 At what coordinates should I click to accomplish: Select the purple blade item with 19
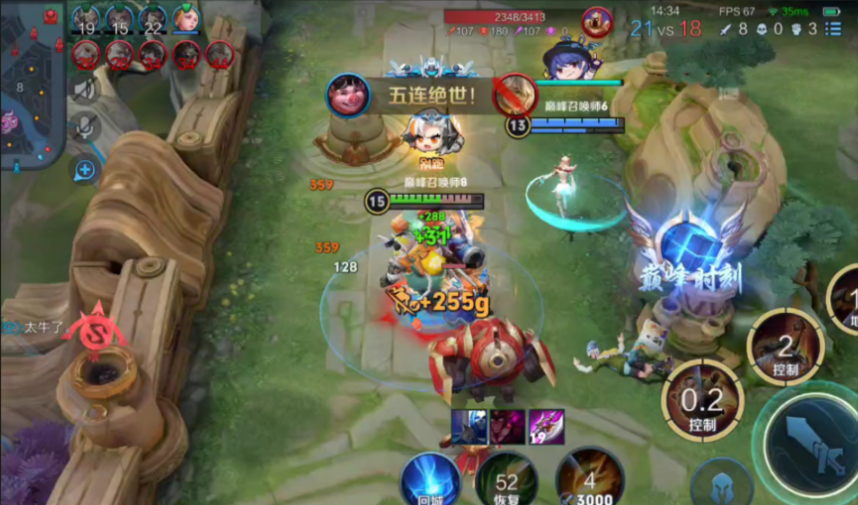(x=546, y=425)
